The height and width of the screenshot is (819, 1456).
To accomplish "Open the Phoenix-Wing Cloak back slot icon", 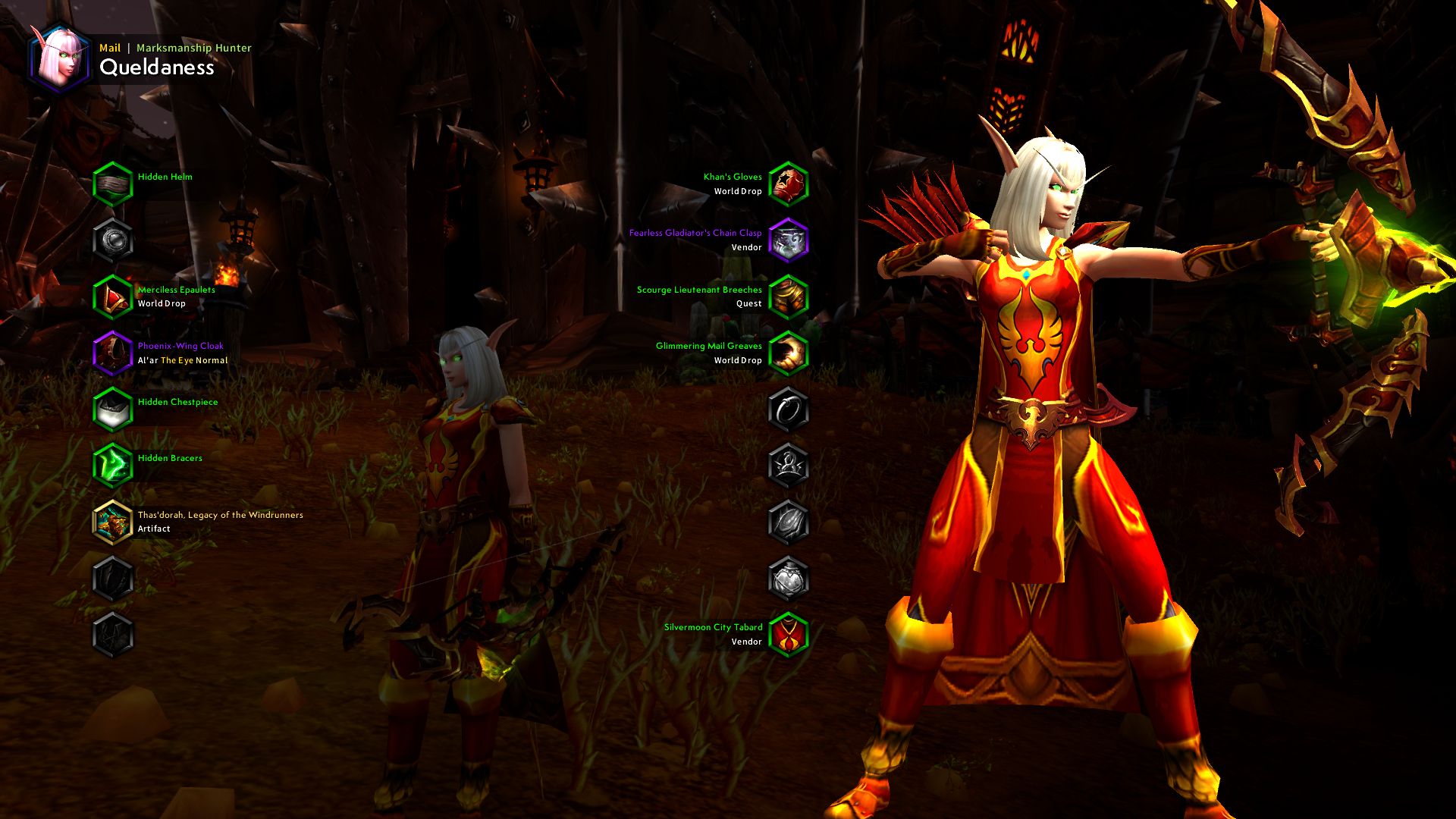I will pos(113,351).
